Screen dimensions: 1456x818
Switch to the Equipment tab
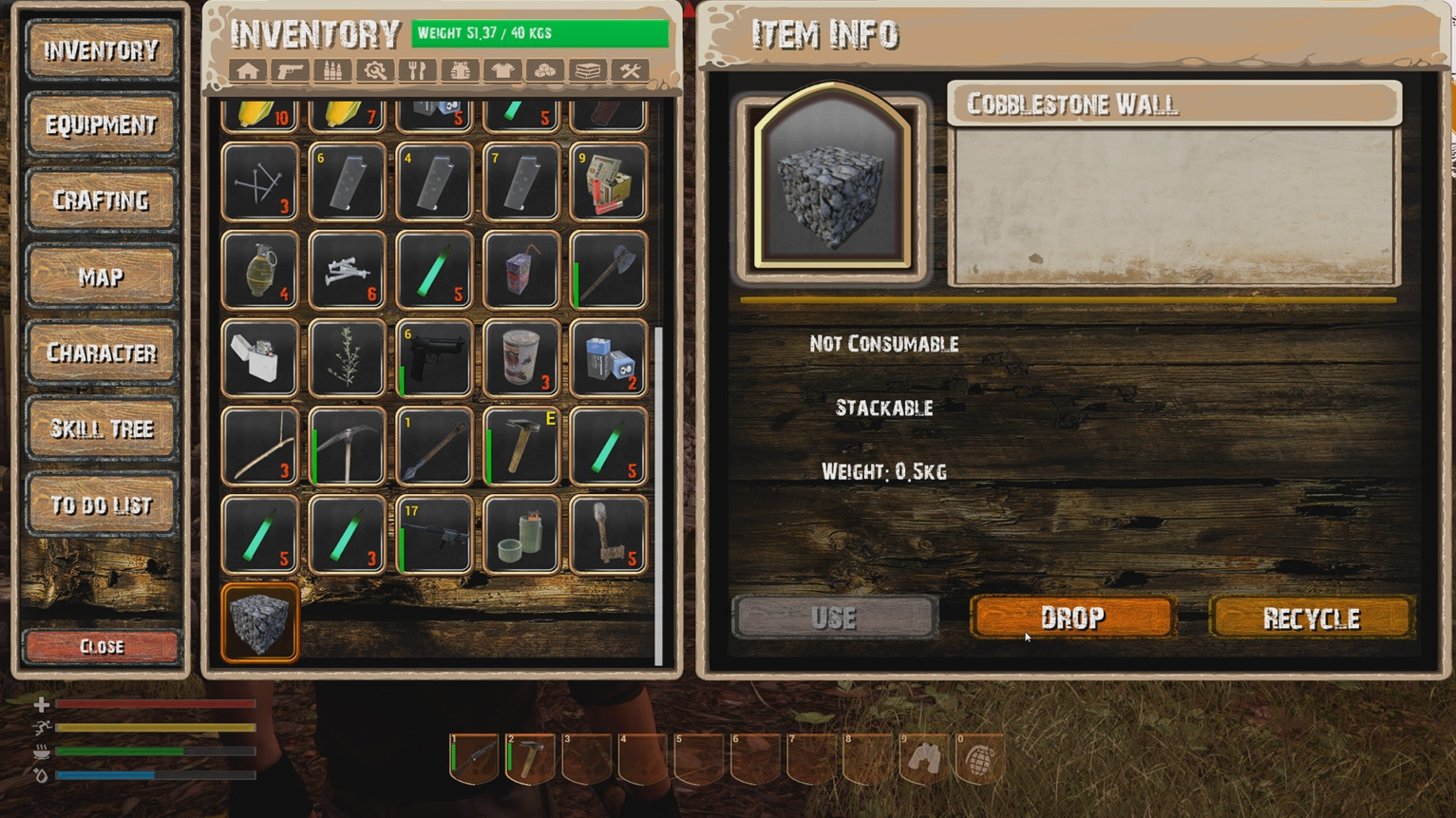102,124
